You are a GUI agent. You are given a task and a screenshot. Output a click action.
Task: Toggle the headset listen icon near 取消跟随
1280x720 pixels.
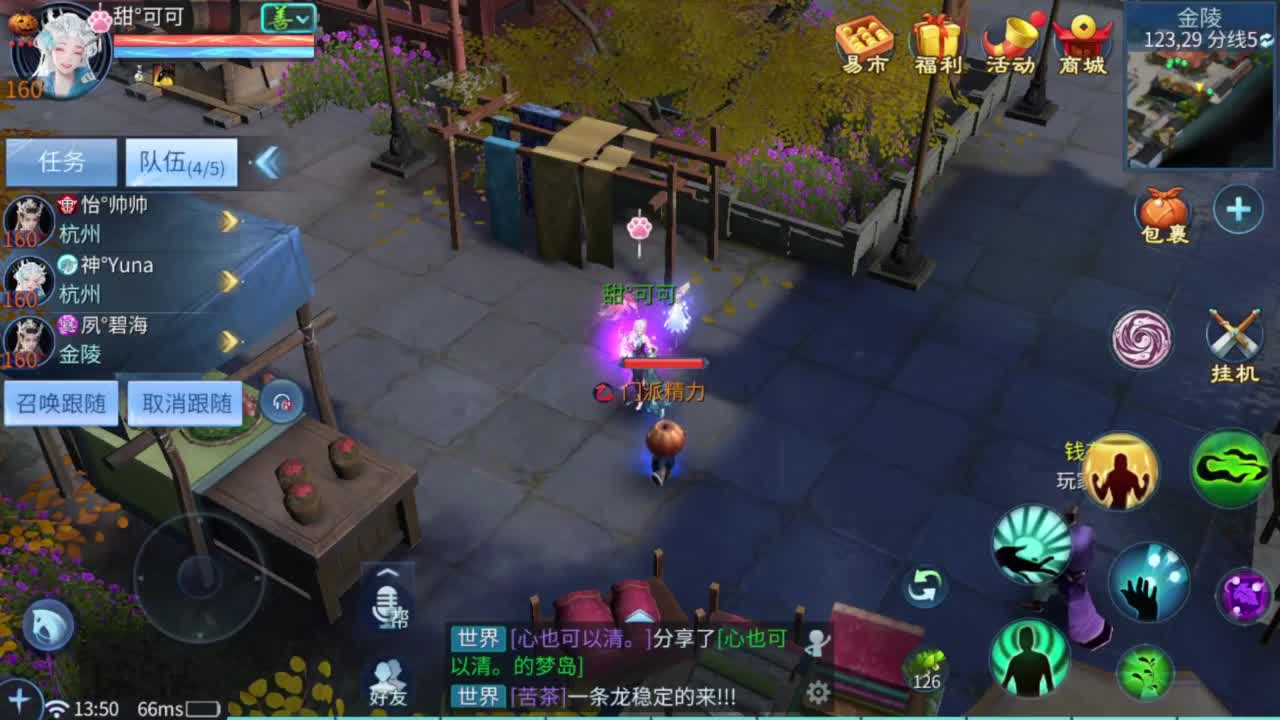(x=283, y=400)
